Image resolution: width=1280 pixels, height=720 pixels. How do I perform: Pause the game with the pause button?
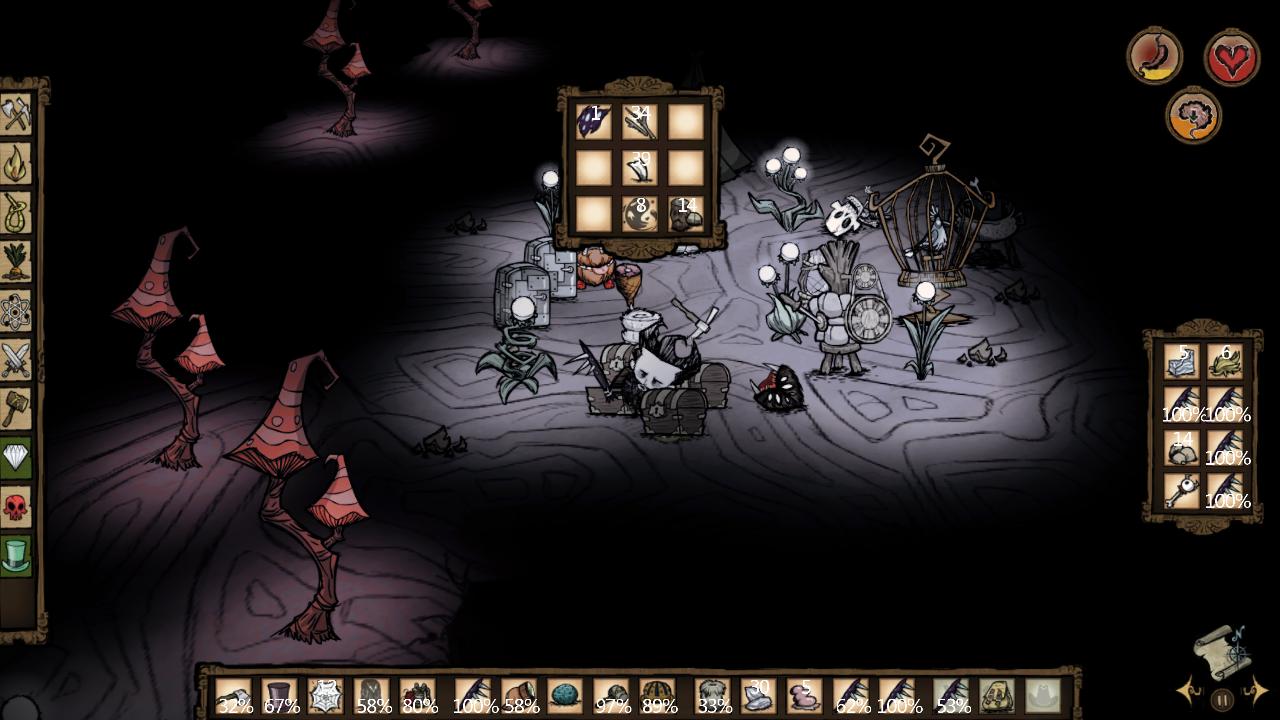(1222, 699)
